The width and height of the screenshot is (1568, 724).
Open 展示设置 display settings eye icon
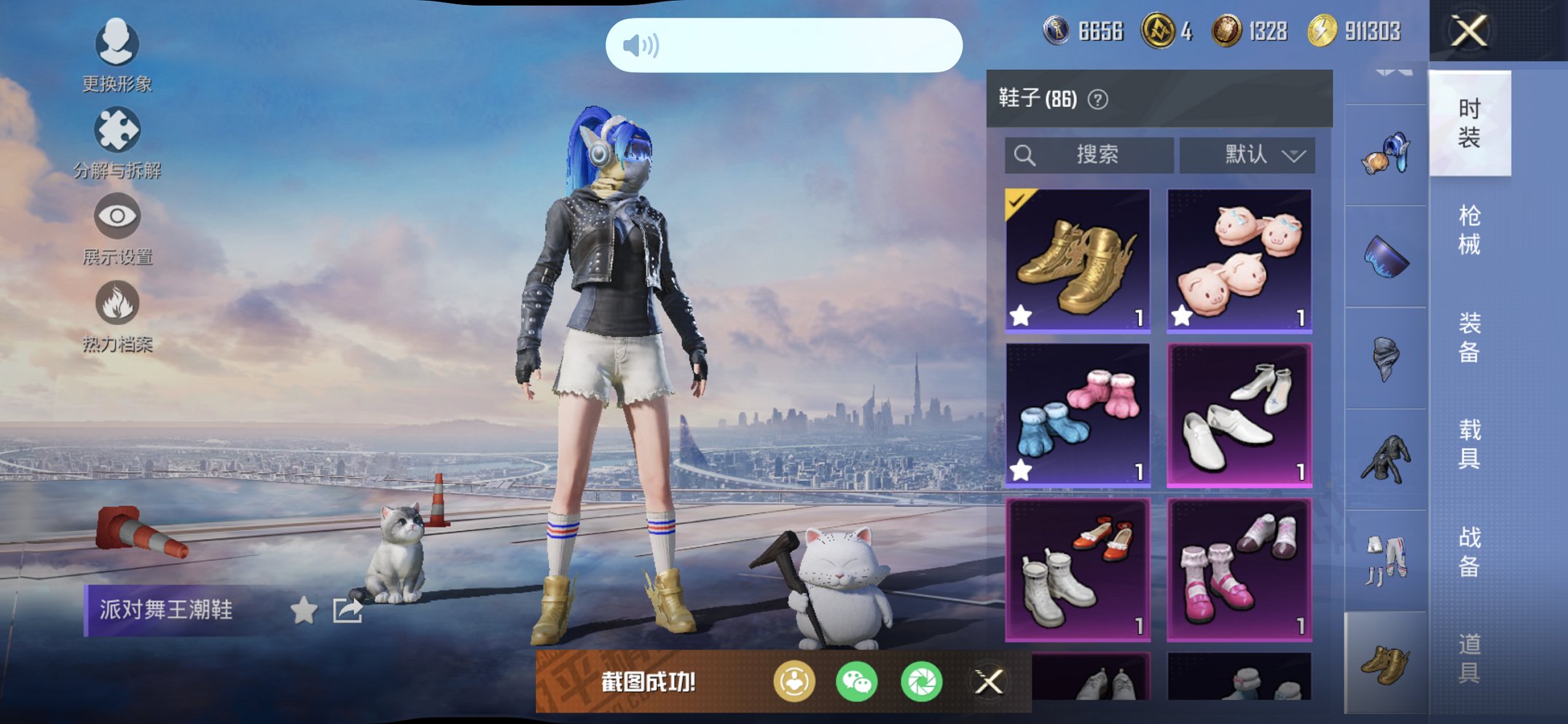117,216
